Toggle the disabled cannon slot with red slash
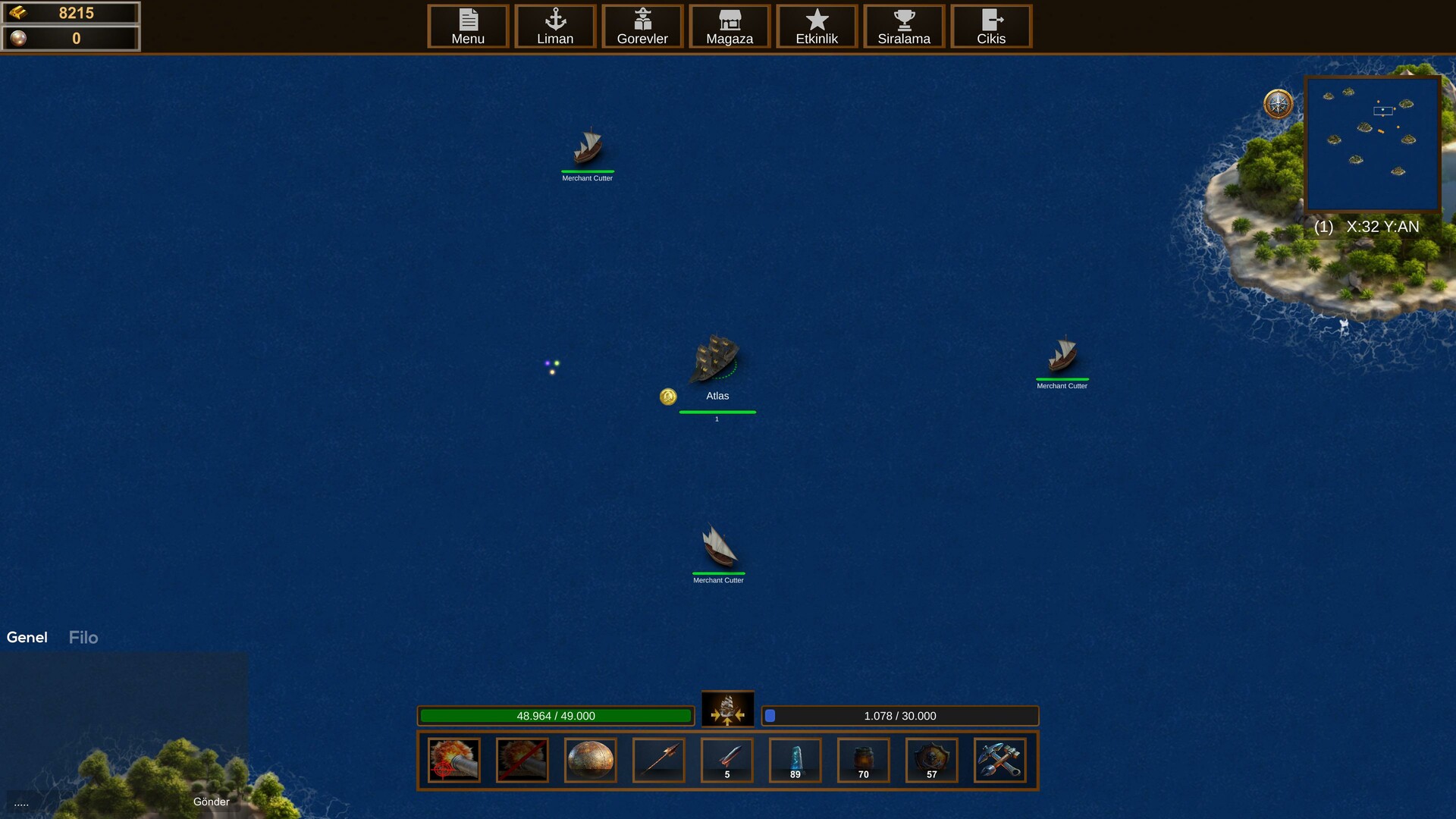Viewport: 1456px width, 819px height. tap(522, 760)
